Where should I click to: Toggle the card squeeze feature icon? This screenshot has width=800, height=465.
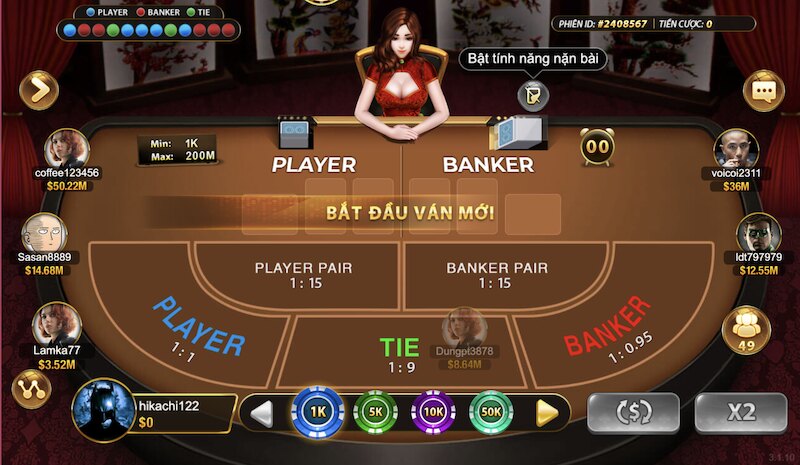tap(534, 93)
